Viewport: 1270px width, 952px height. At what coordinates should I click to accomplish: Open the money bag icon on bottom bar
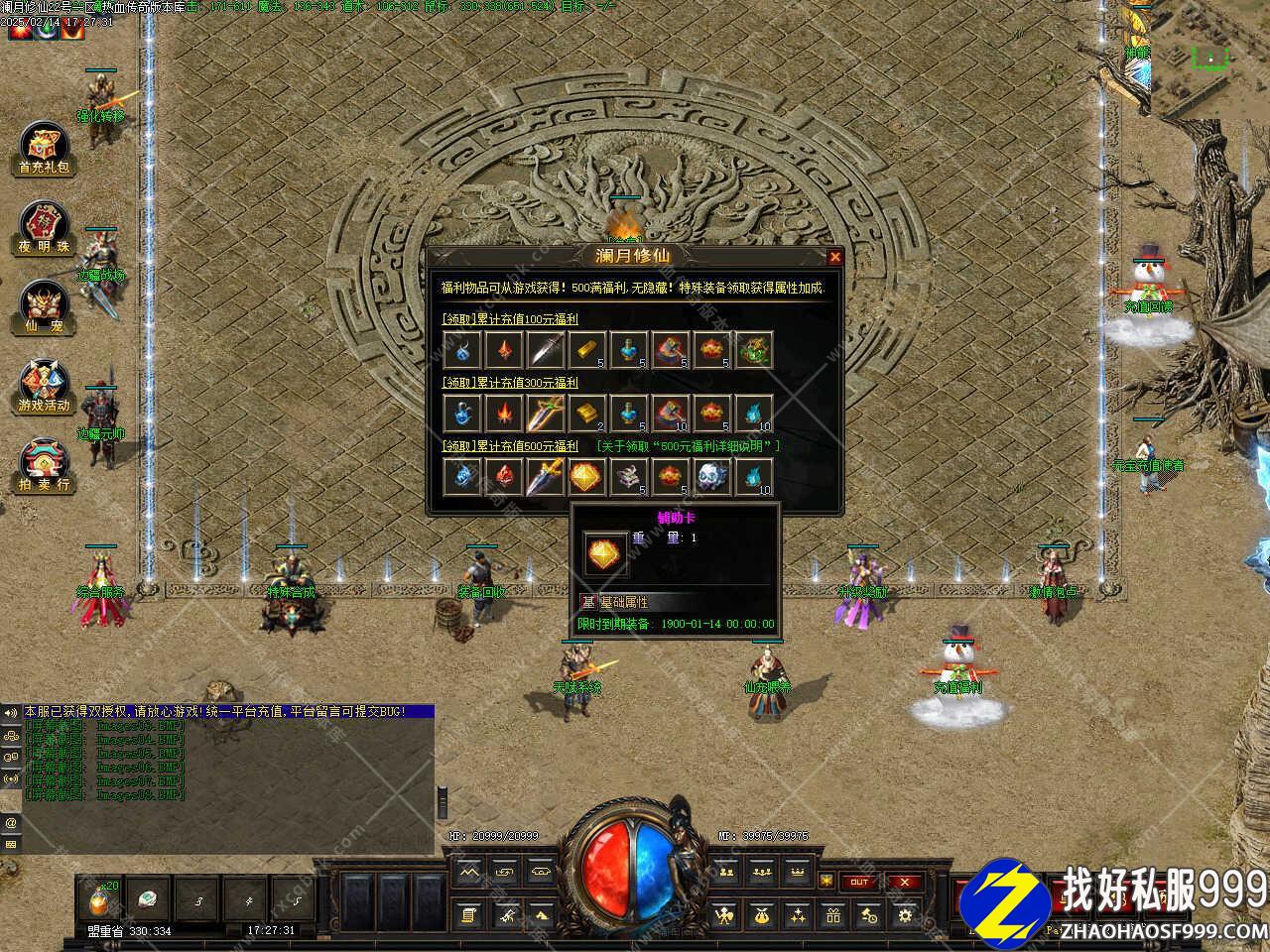(x=761, y=915)
